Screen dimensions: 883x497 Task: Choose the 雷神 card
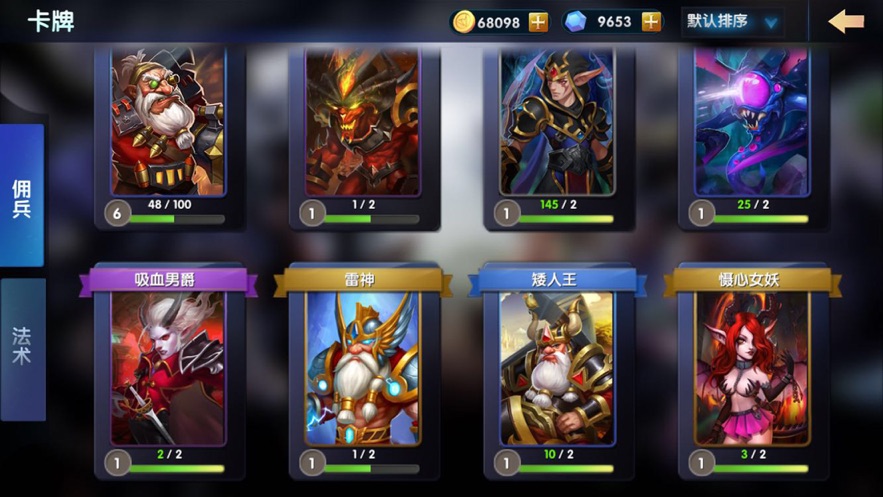[362, 368]
